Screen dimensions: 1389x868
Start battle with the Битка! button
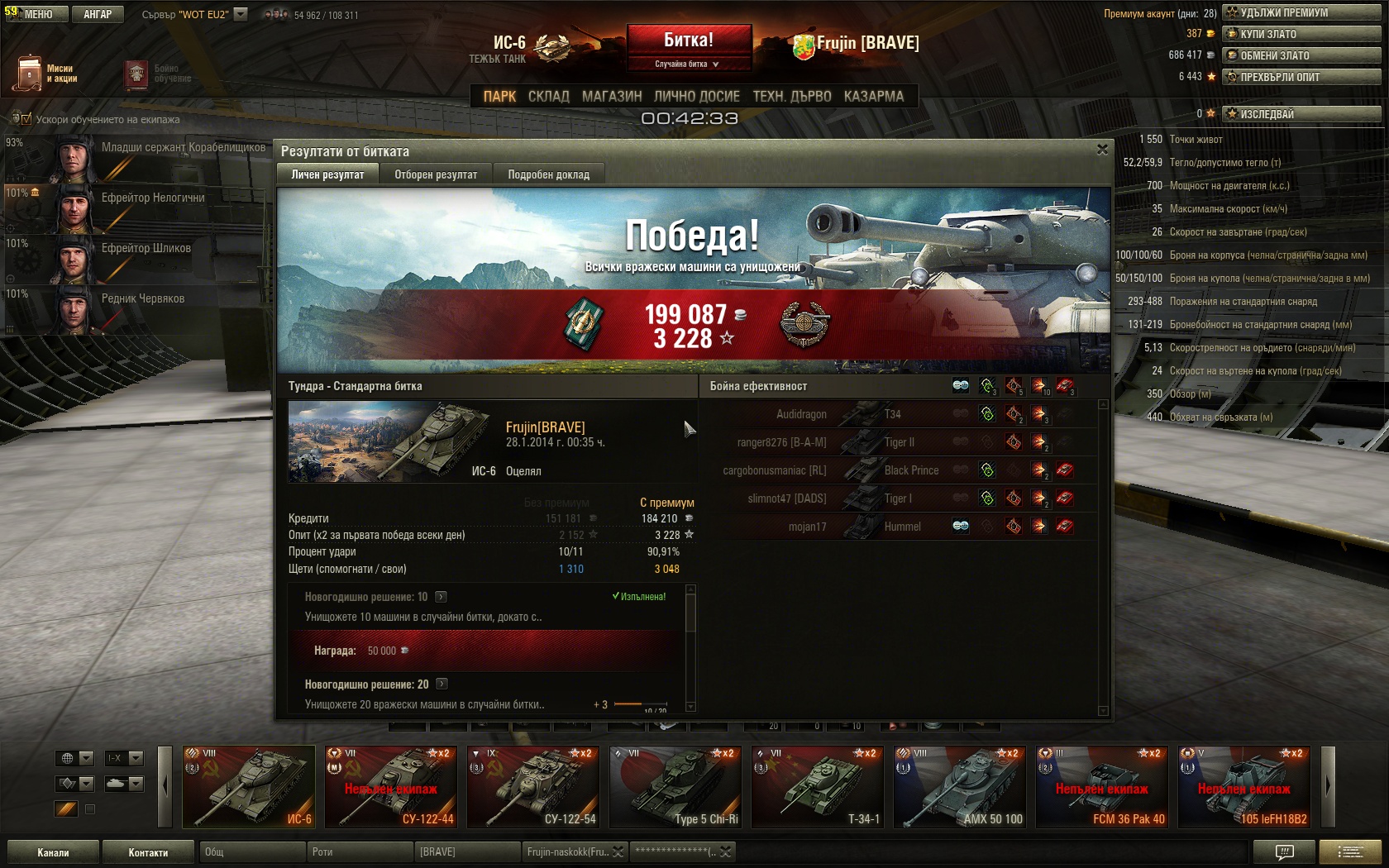[689, 40]
